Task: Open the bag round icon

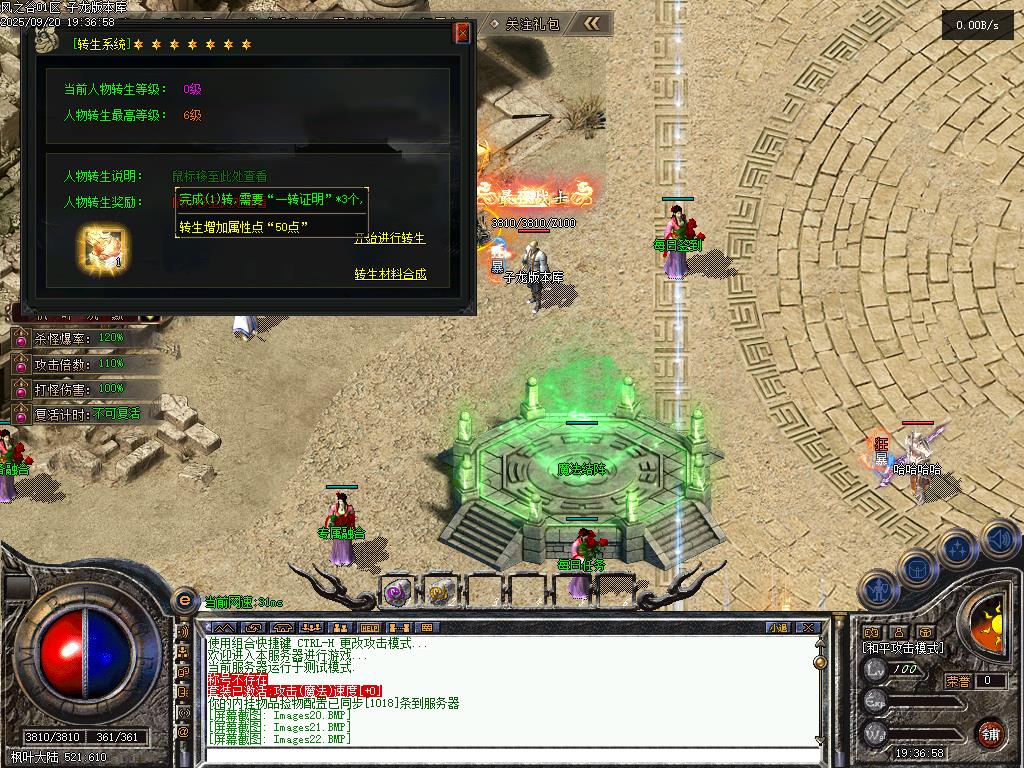Action: point(918,567)
